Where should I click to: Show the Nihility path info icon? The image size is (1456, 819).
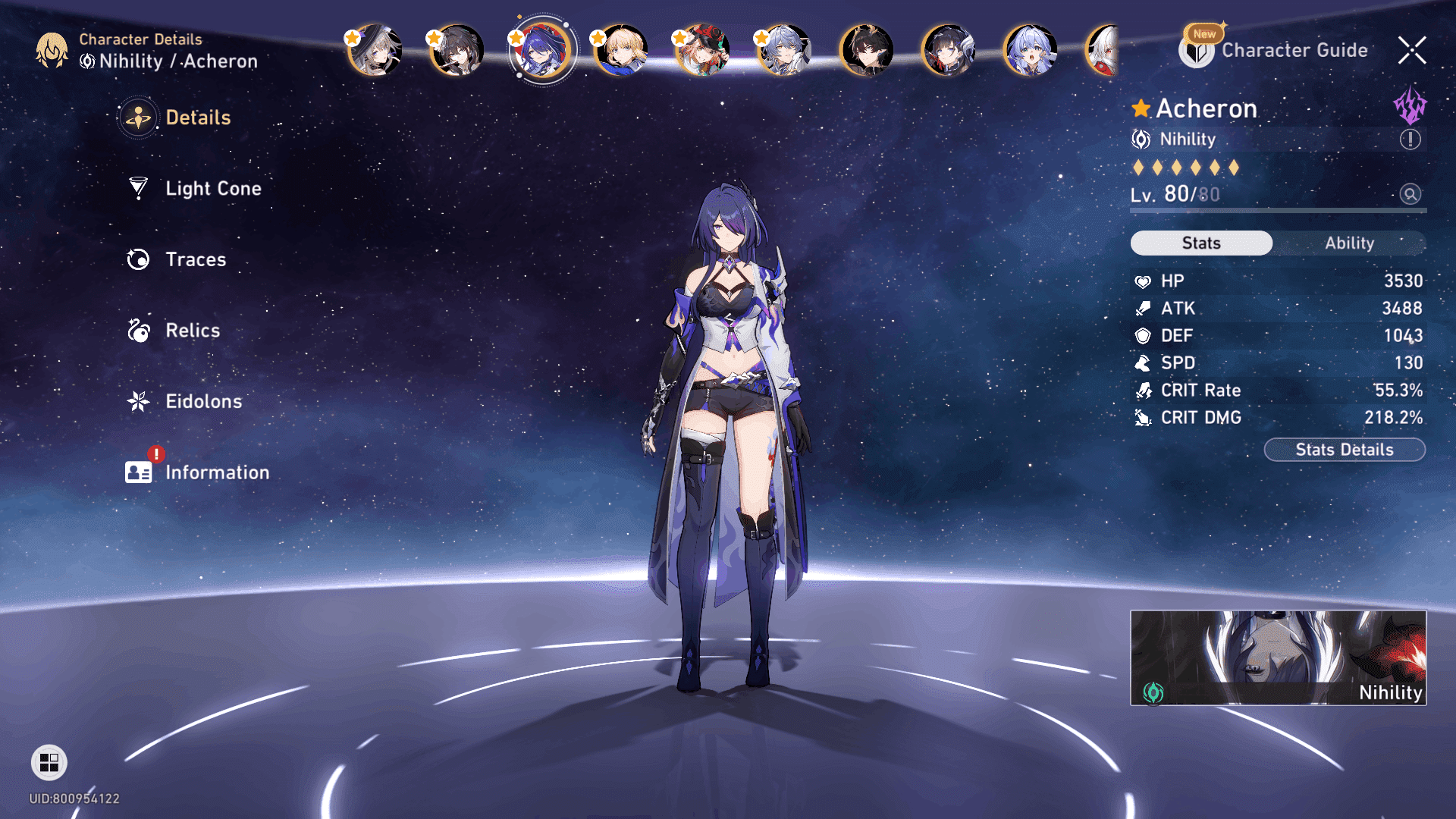point(1410,140)
